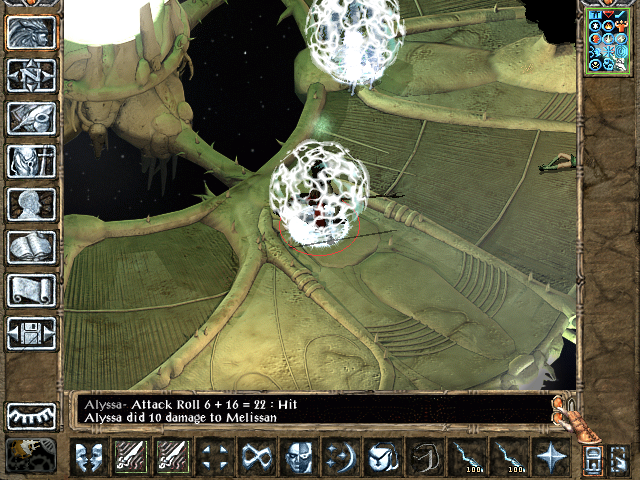The height and width of the screenshot is (480, 640).
Task: Open the mage spellbook
Action: (x=31, y=247)
